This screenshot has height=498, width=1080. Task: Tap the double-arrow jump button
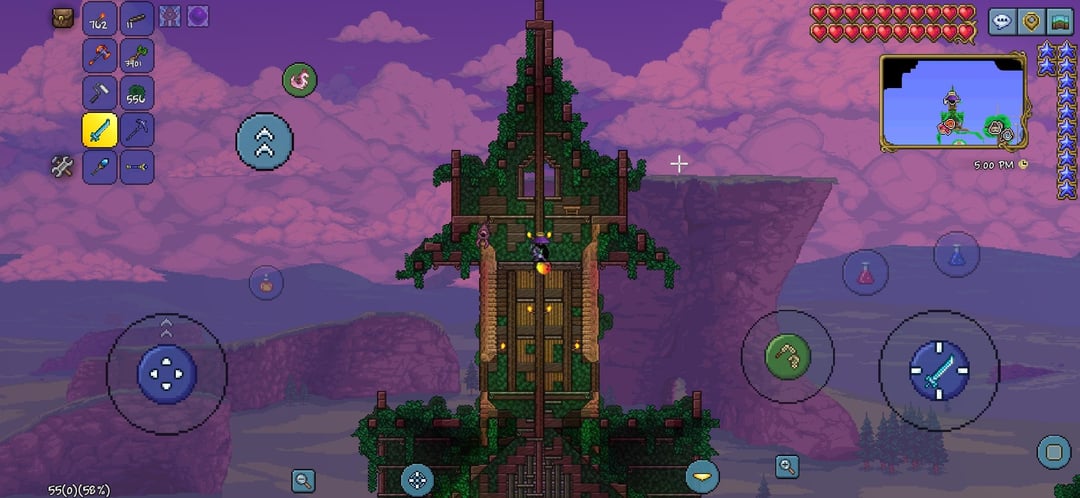point(265,141)
